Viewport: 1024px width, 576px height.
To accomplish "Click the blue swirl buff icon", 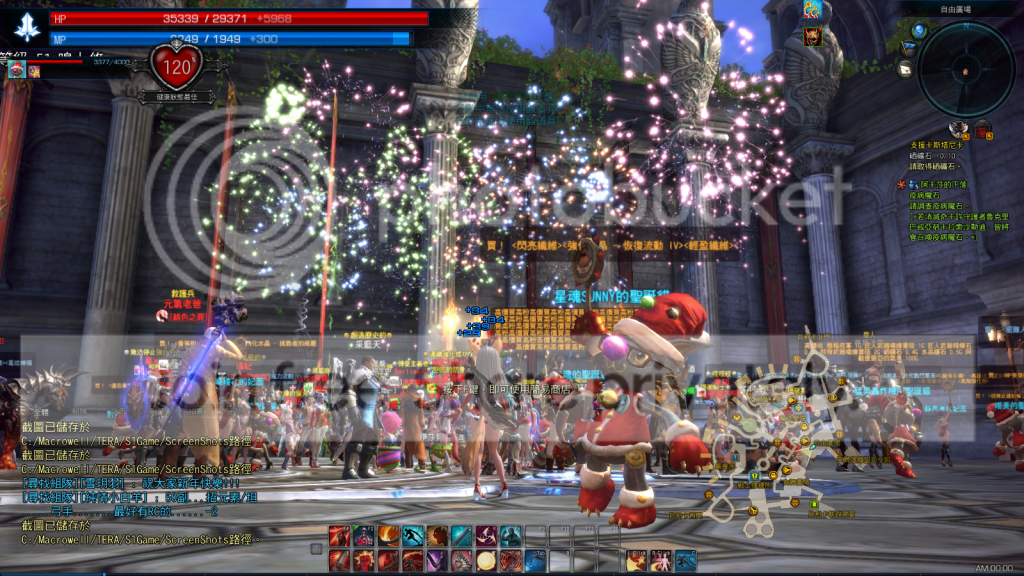I will click(813, 10).
